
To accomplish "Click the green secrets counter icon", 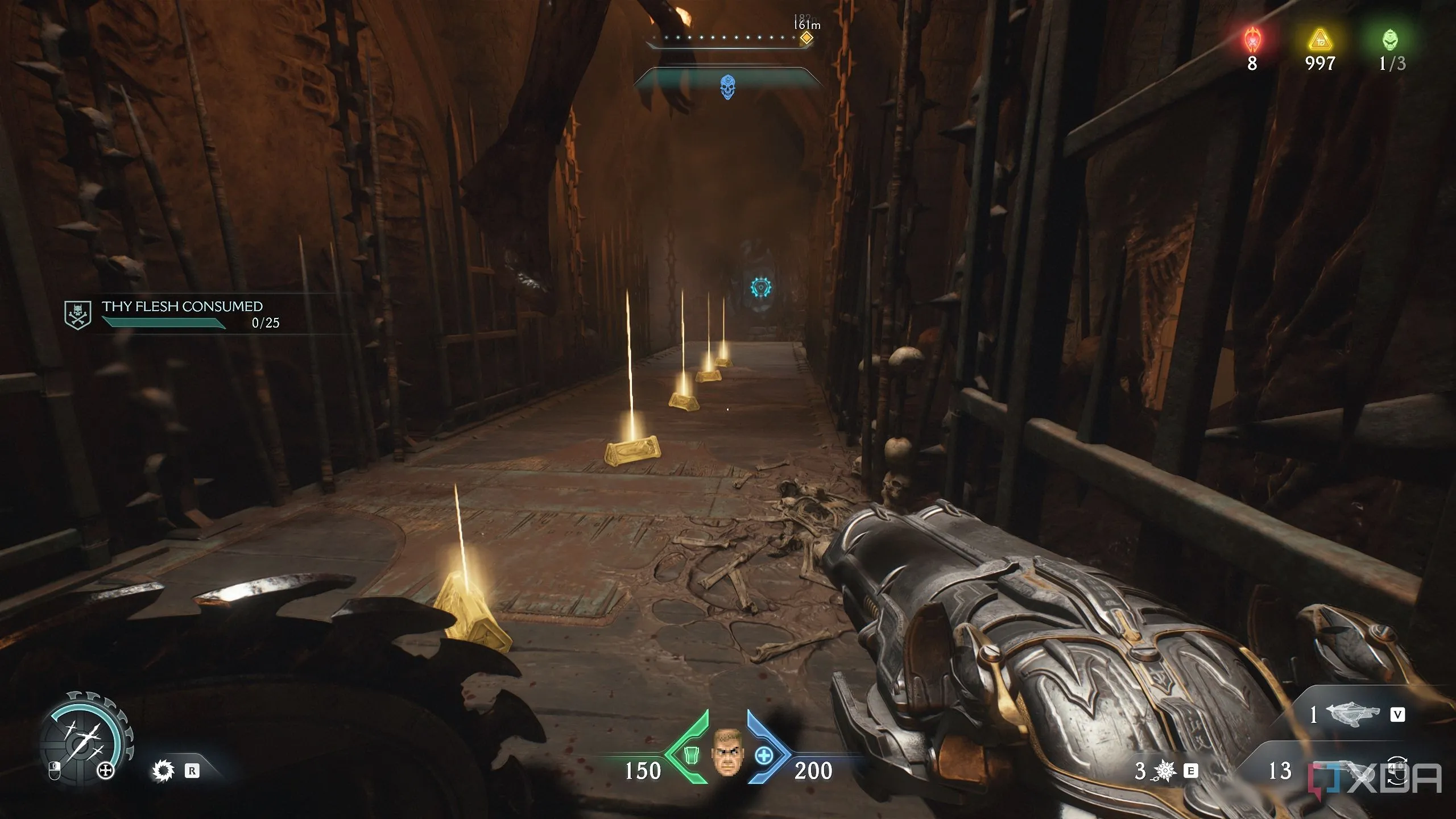I will 1390,40.
